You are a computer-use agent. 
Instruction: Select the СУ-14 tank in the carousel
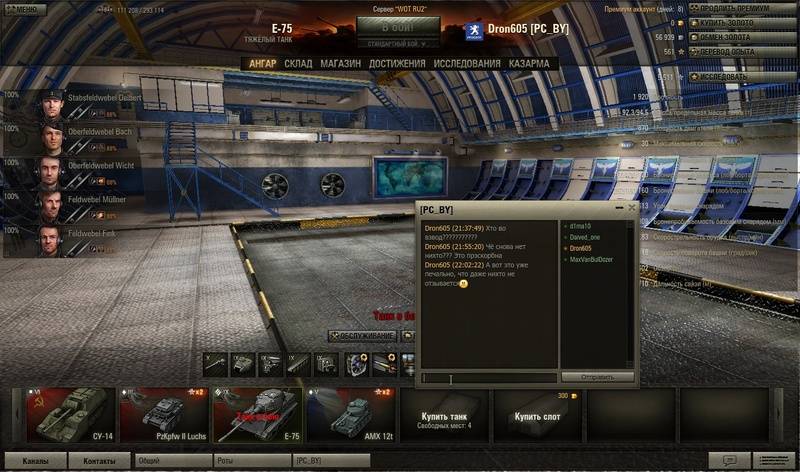click(68, 414)
